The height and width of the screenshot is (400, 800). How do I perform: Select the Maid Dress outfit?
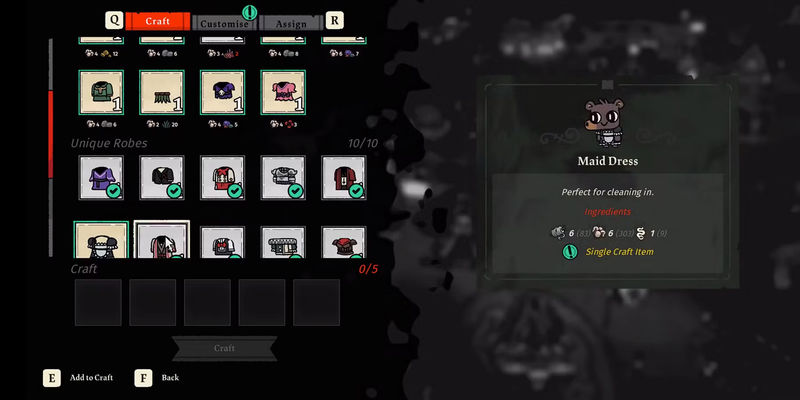click(101, 241)
